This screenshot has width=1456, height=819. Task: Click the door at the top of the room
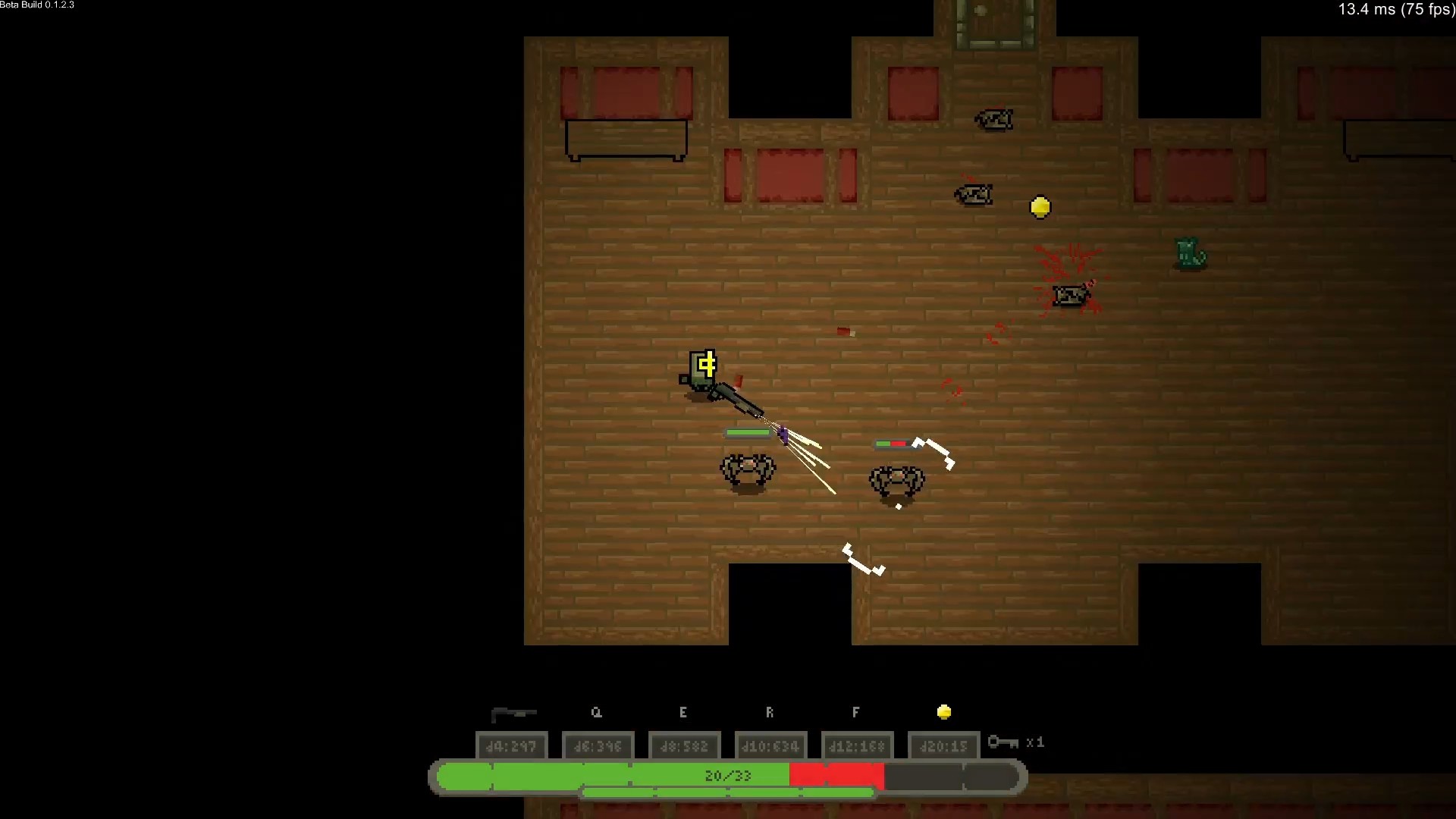pyautogui.click(x=993, y=19)
